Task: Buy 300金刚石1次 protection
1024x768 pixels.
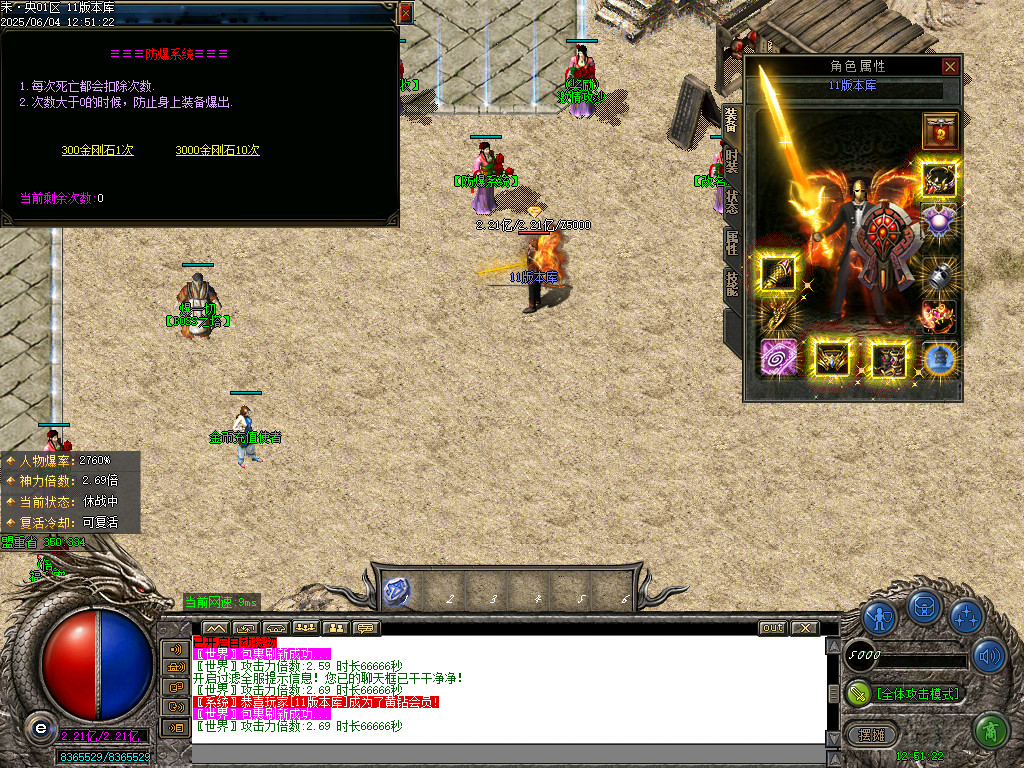Action: click(x=97, y=150)
